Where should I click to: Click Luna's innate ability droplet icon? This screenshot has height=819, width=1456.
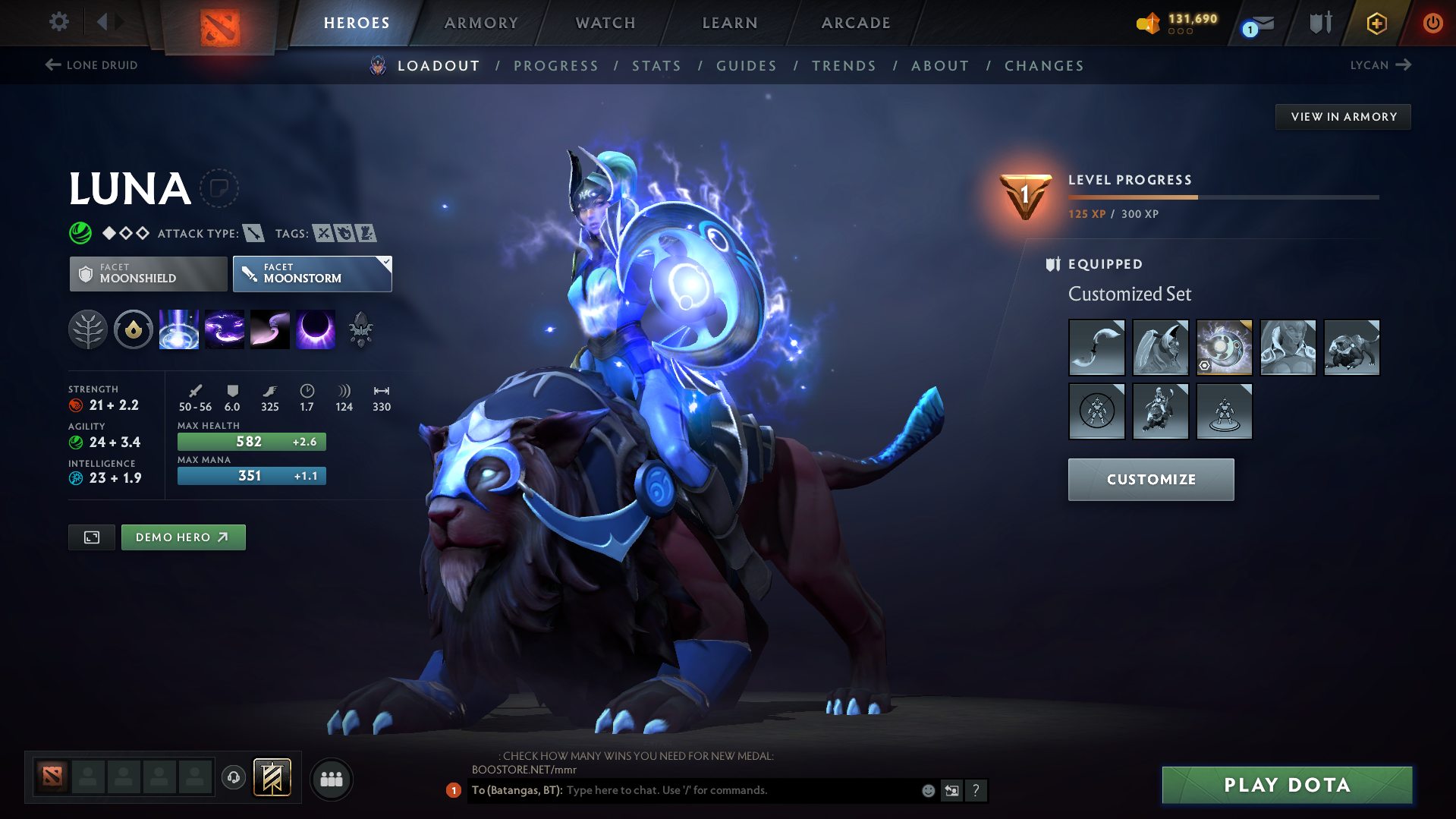pyautogui.click(x=134, y=329)
